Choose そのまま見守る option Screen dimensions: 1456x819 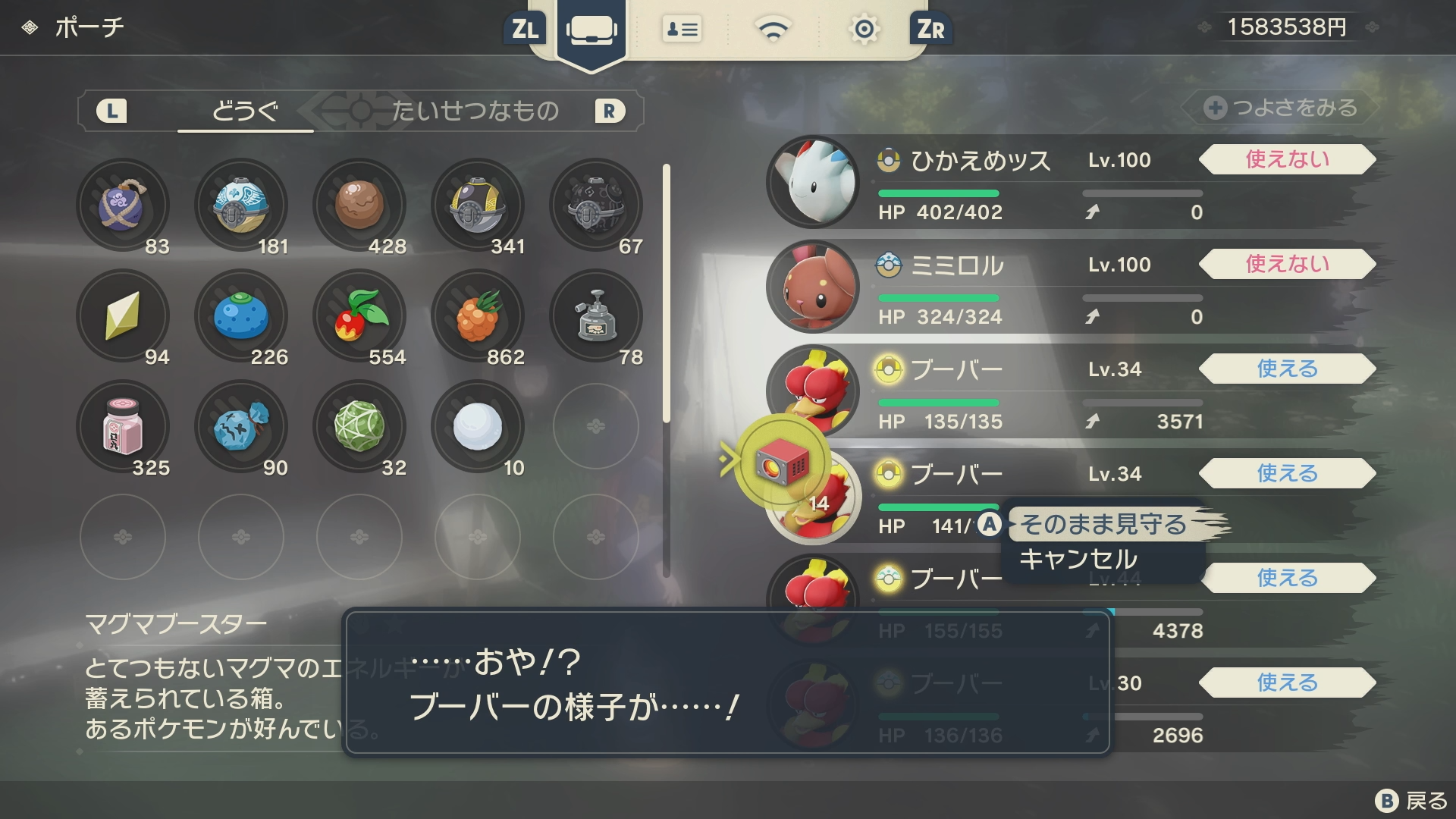pyautogui.click(x=1103, y=524)
